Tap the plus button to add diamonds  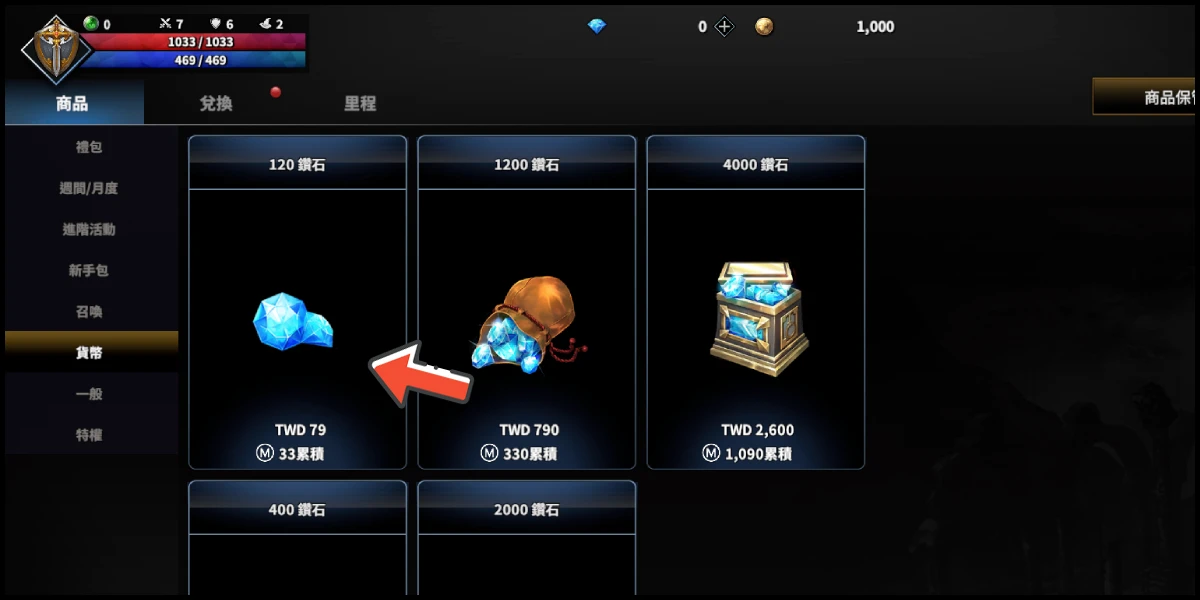pos(725,27)
